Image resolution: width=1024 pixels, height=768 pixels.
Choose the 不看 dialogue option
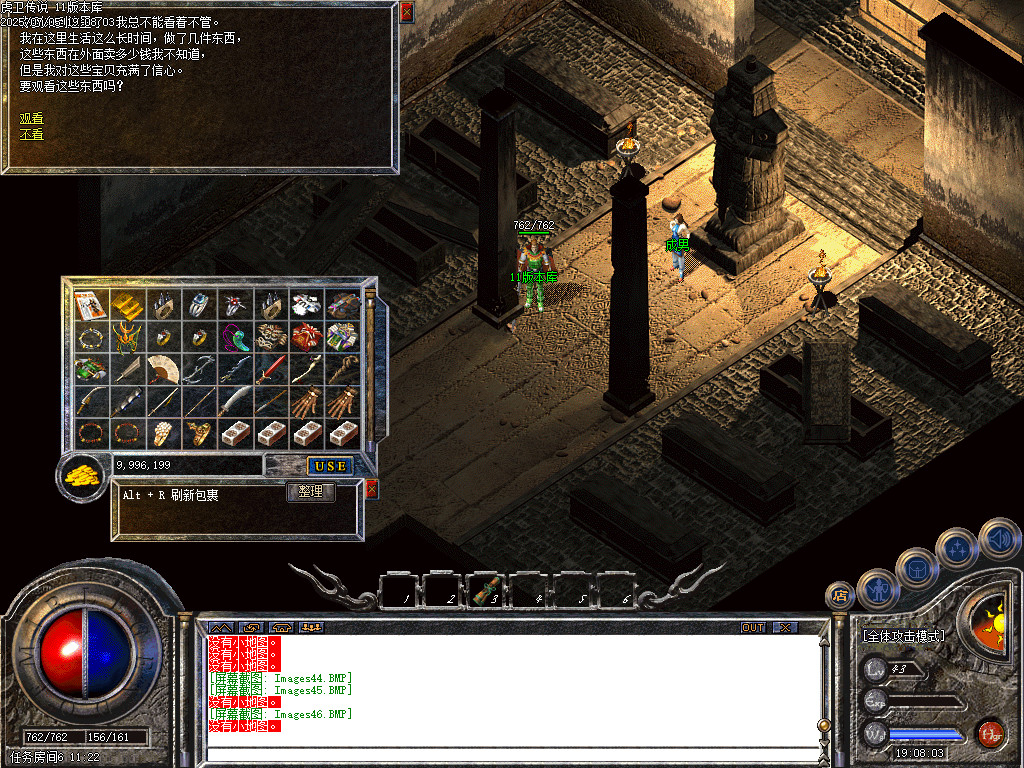(31, 134)
